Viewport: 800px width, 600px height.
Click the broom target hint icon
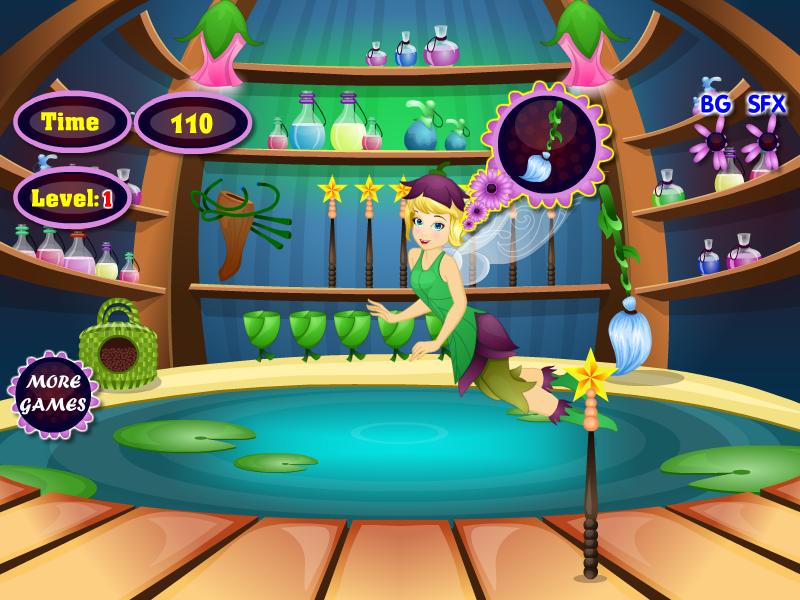546,144
